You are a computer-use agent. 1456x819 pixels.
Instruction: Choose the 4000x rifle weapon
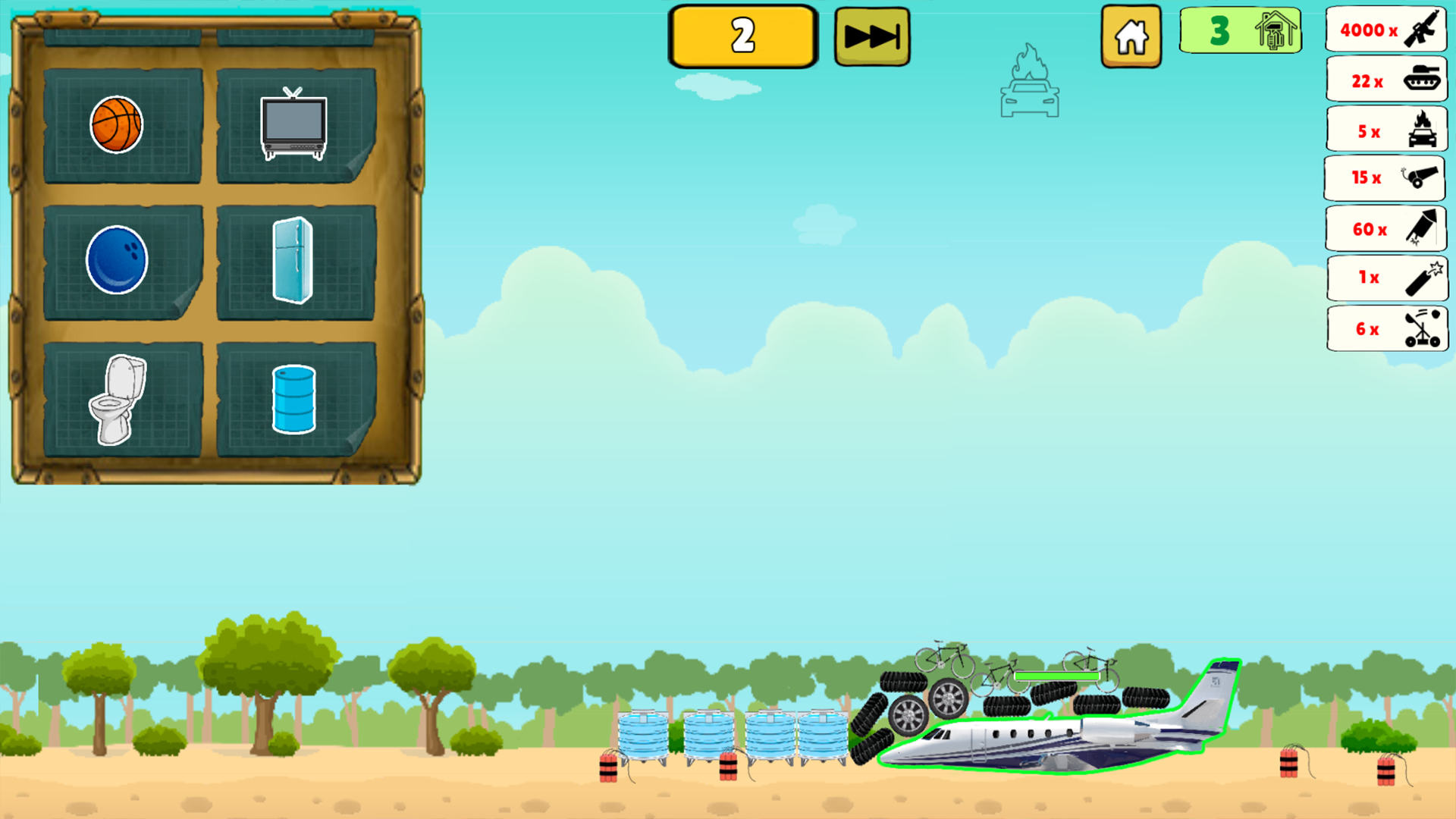(1385, 30)
